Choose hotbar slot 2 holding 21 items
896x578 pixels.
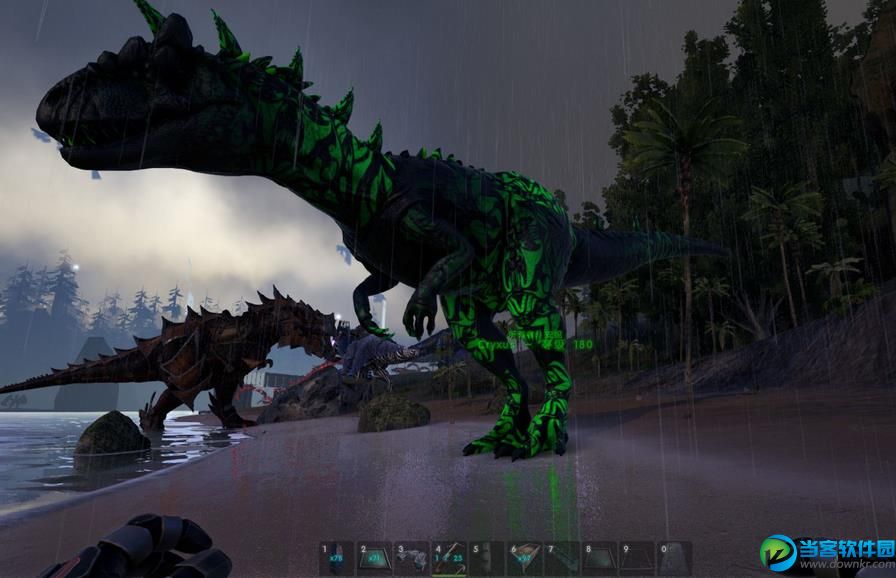click(374, 558)
